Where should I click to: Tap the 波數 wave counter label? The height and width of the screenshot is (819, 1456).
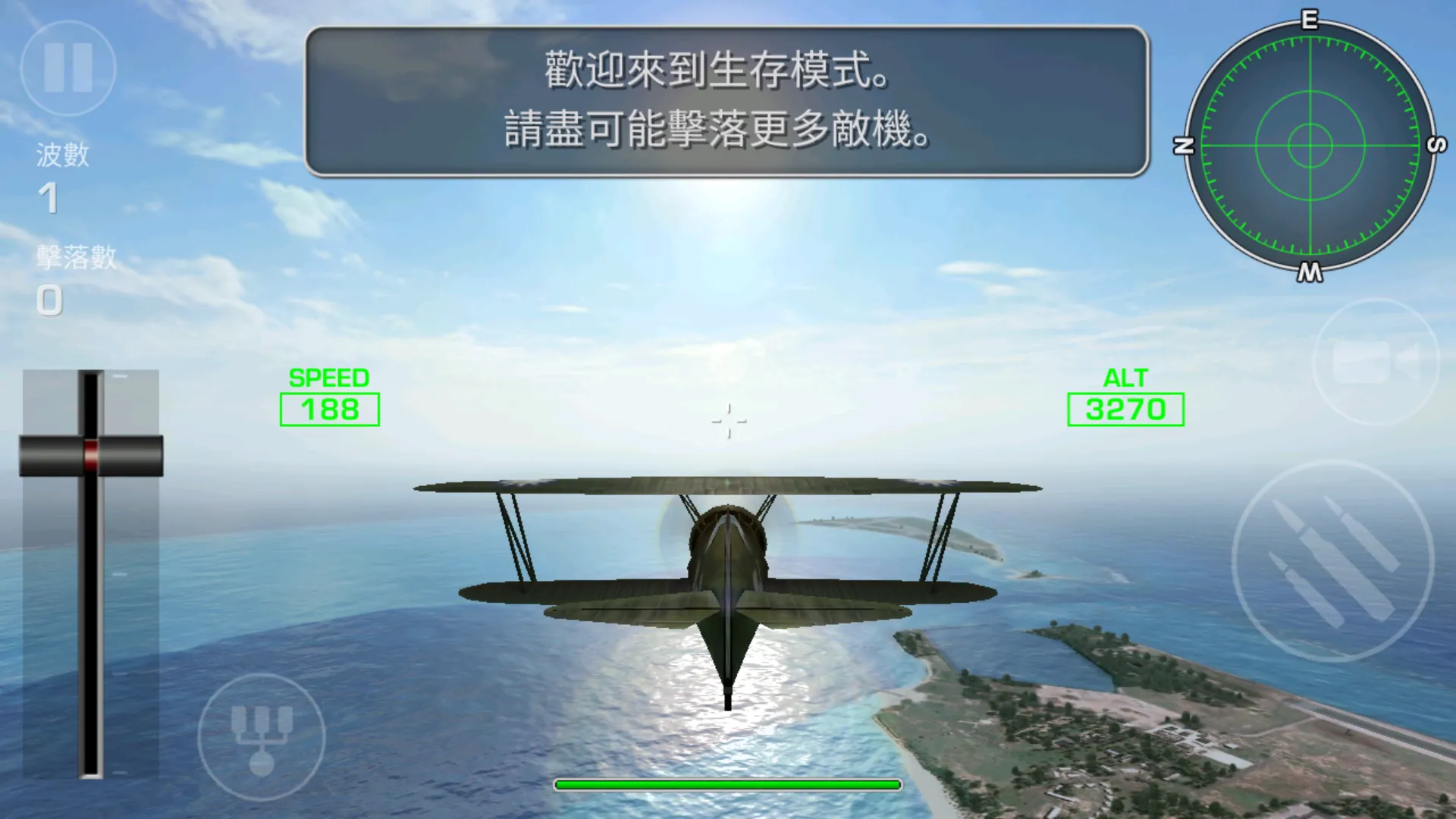coord(62,157)
